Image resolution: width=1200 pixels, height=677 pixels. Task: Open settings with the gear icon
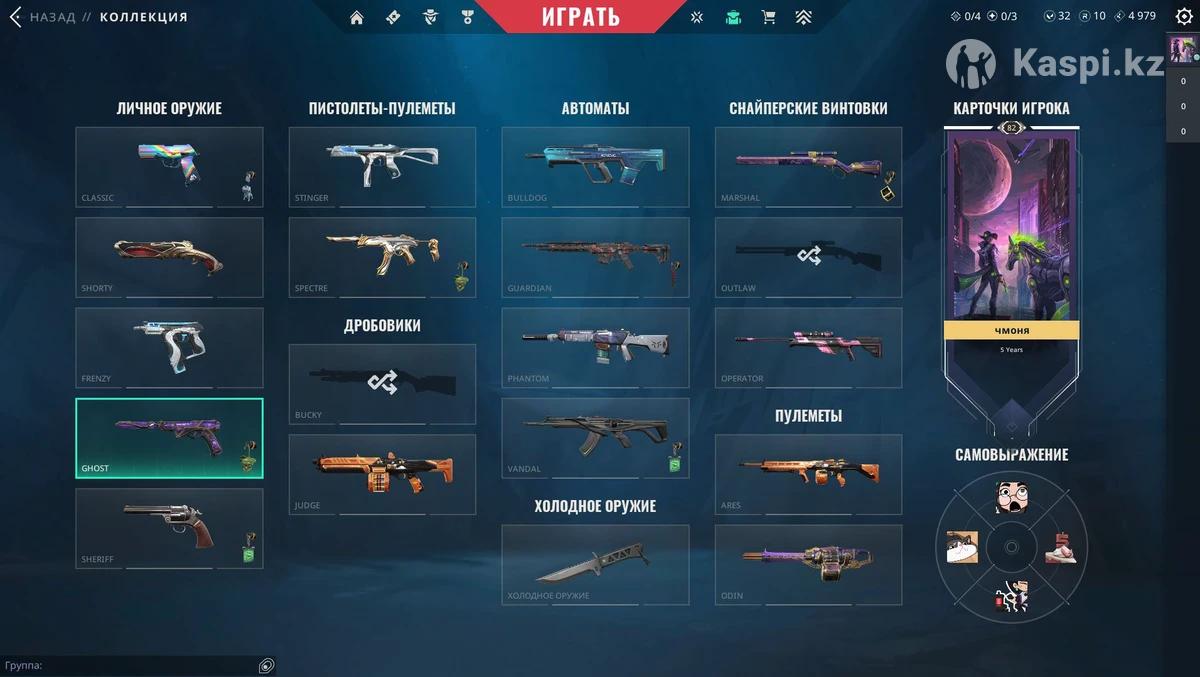click(1184, 16)
